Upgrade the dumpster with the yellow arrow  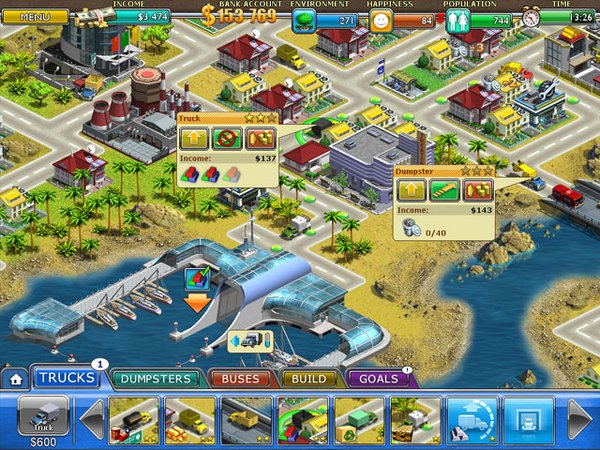tap(411, 190)
